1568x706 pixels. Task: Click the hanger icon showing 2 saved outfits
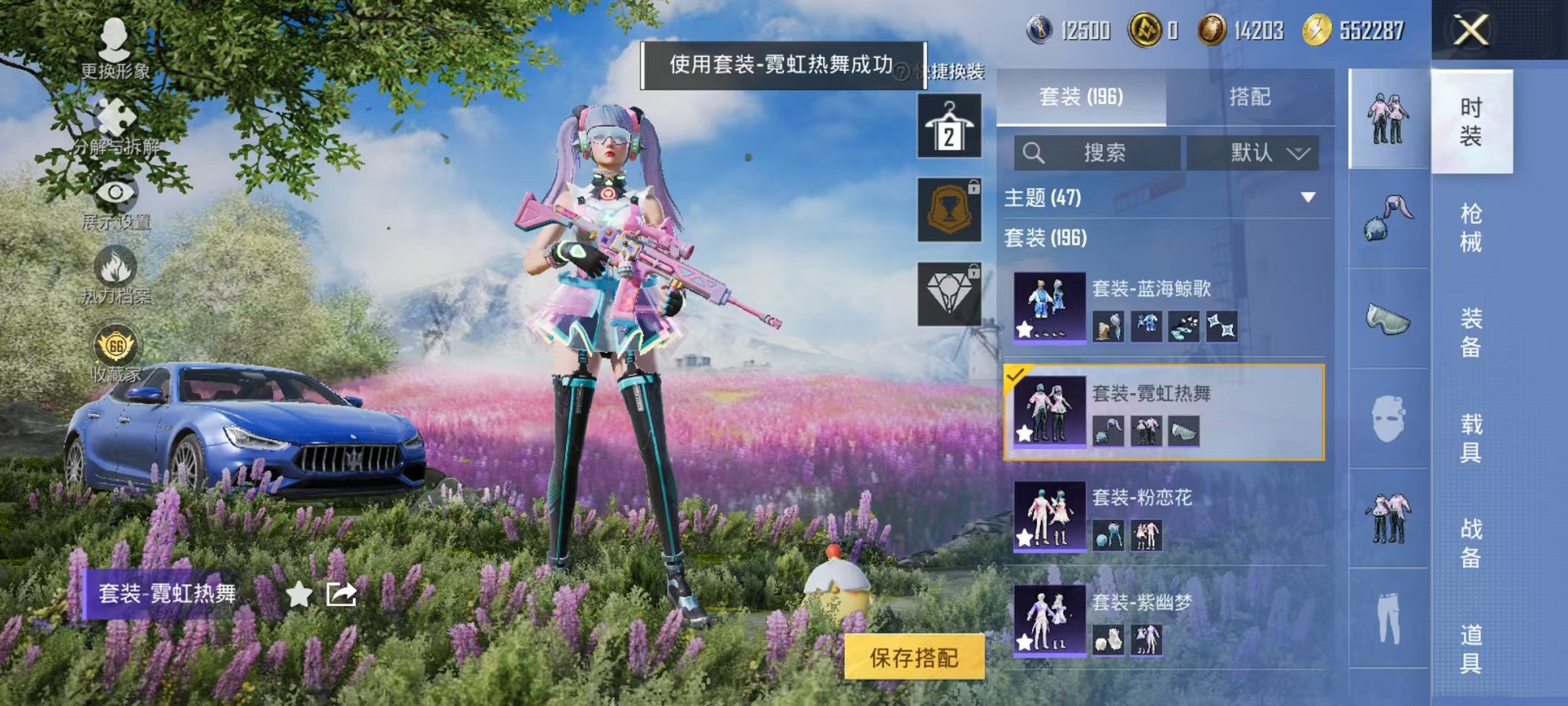tap(949, 125)
